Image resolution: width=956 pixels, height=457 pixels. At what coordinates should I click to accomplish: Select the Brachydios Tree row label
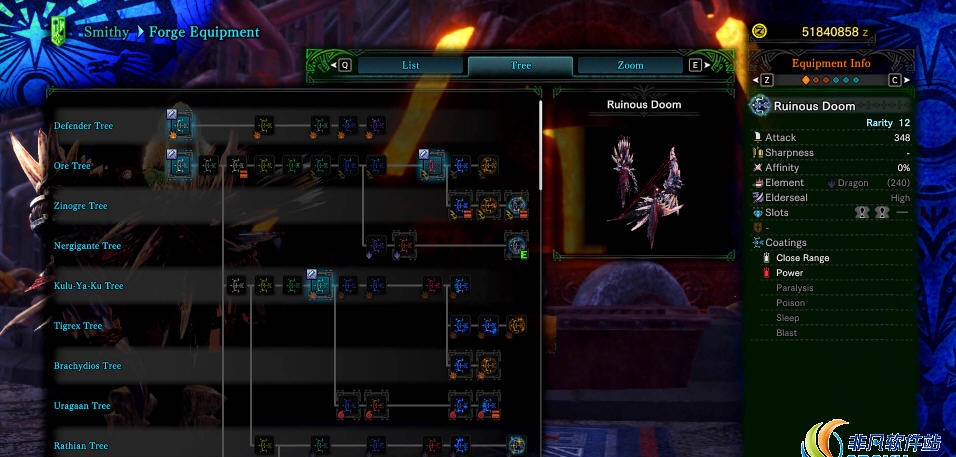pyautogui.click(x=87, y=366)
